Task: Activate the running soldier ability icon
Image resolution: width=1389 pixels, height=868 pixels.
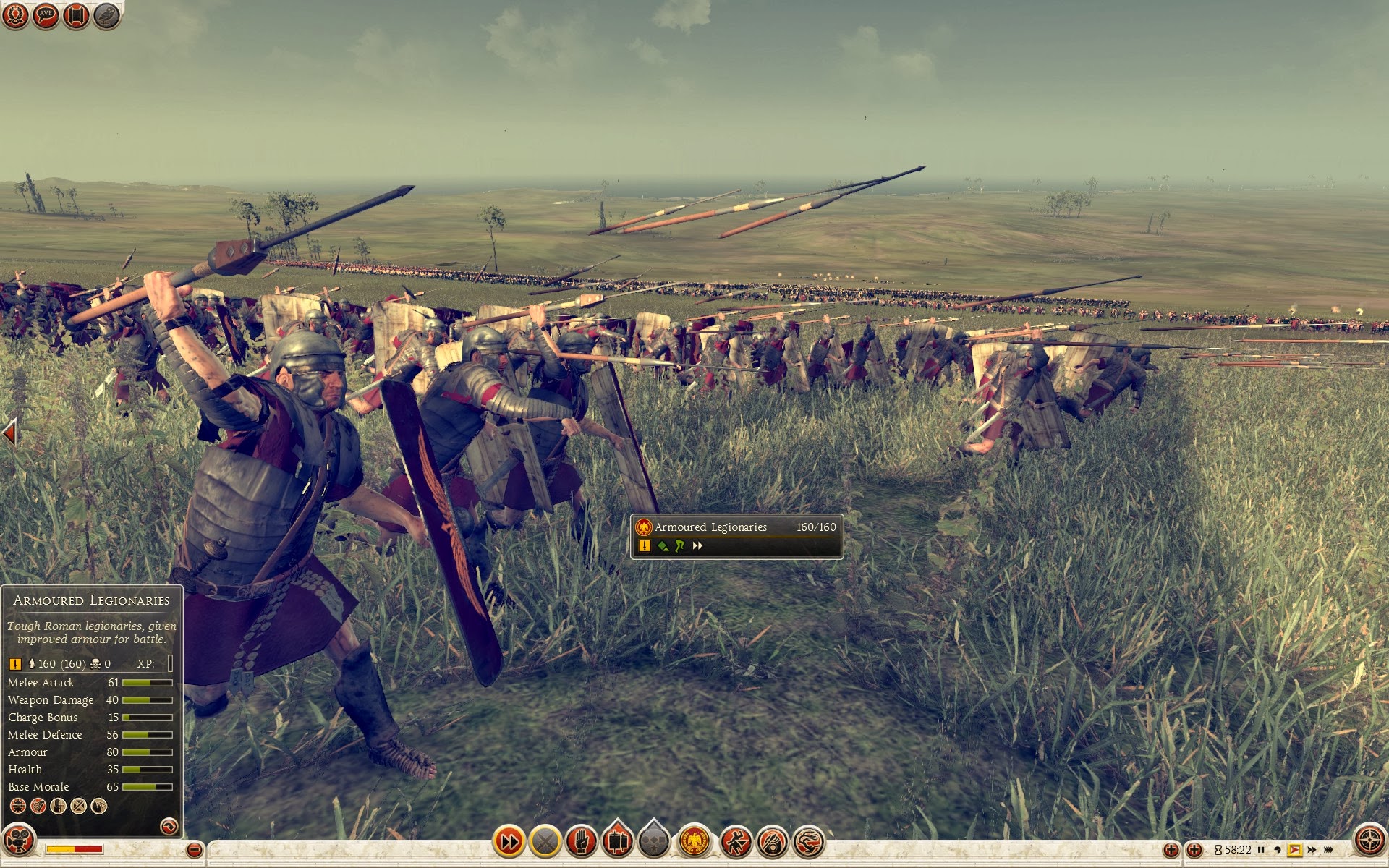Action: (736, 841)
